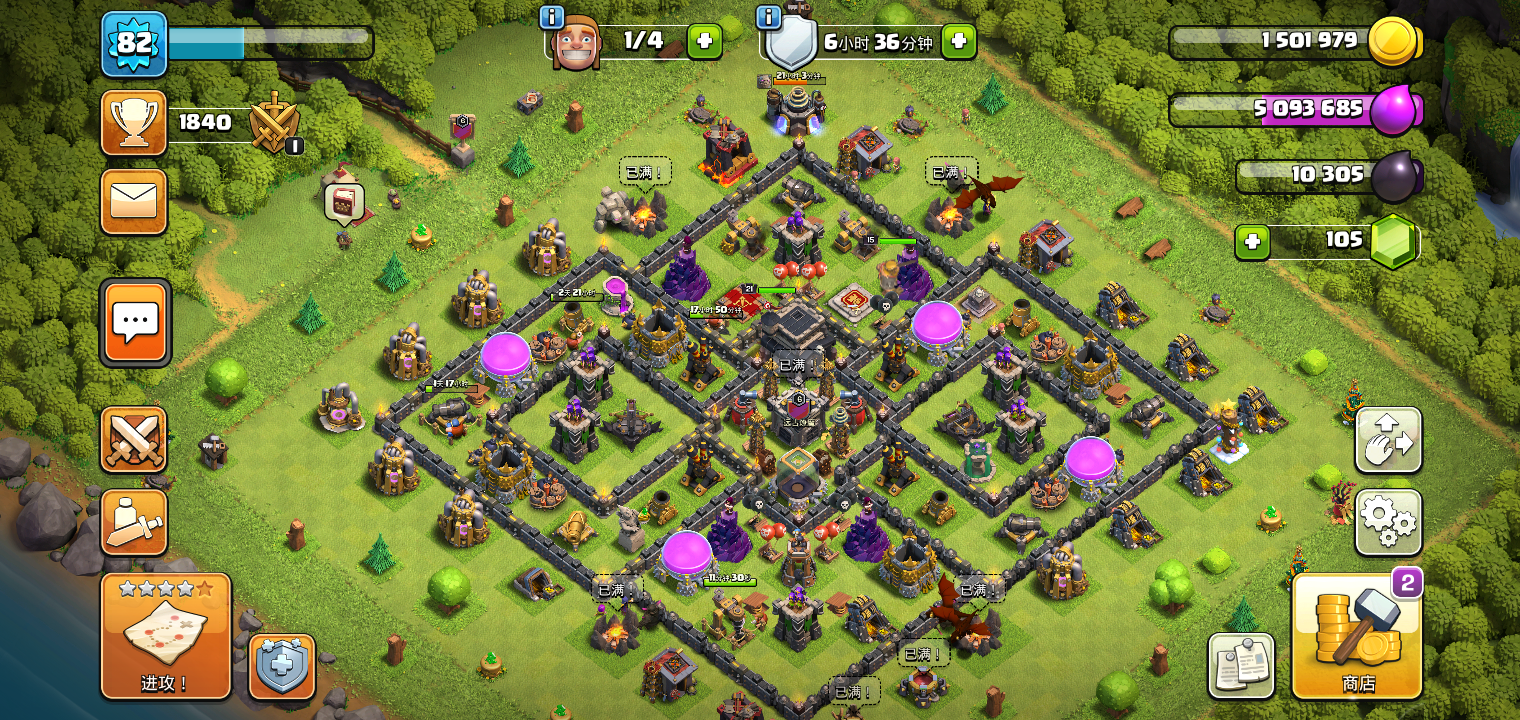Open the chat speech bubble panel
Screen dimensions: 1520x720
(135, 322)
